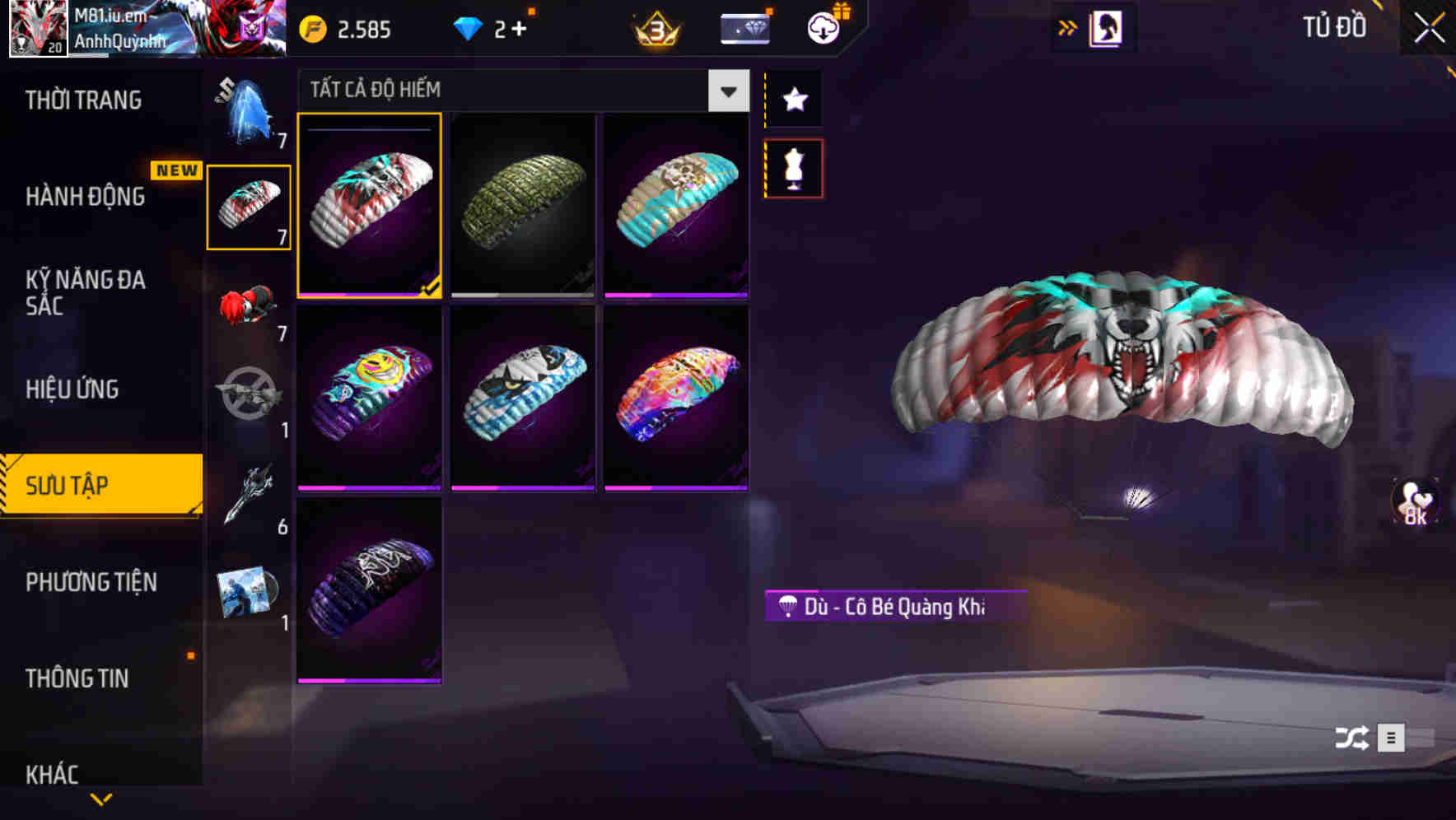This screenshot has height=820, width=1456.
Task: Click the shuffle preview icon
Action: click(x=1350, y=738)
